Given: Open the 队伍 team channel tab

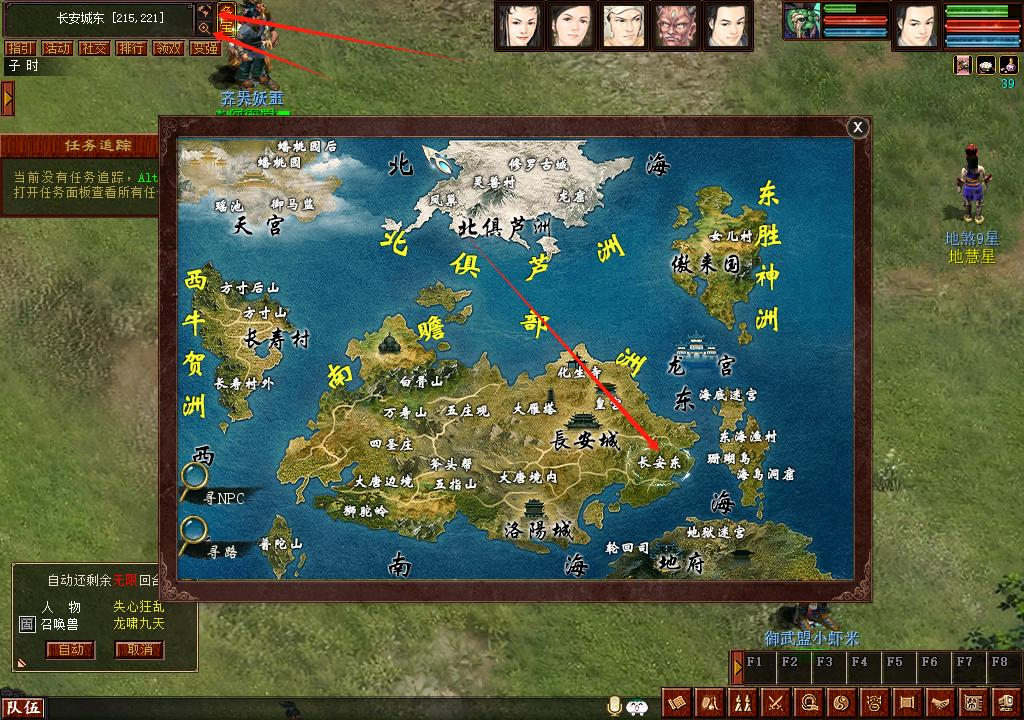Looking at the screenshot, I should 21,709.
